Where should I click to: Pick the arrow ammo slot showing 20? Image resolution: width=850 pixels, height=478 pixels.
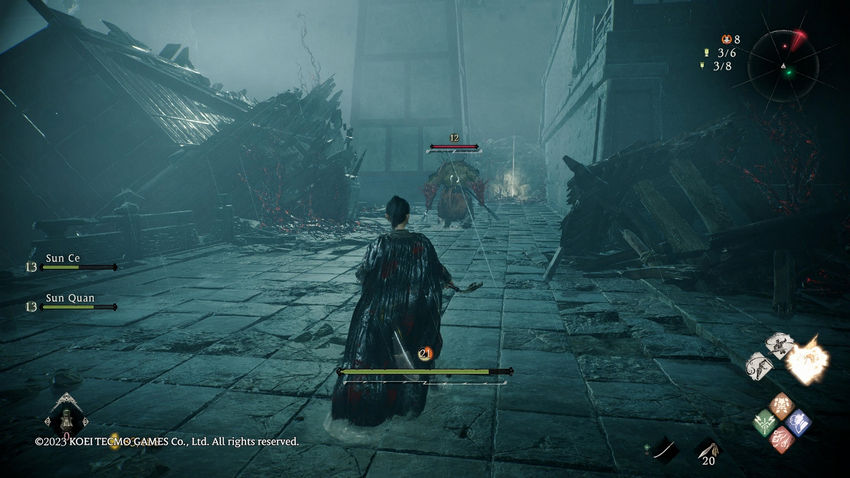(708, 451)
